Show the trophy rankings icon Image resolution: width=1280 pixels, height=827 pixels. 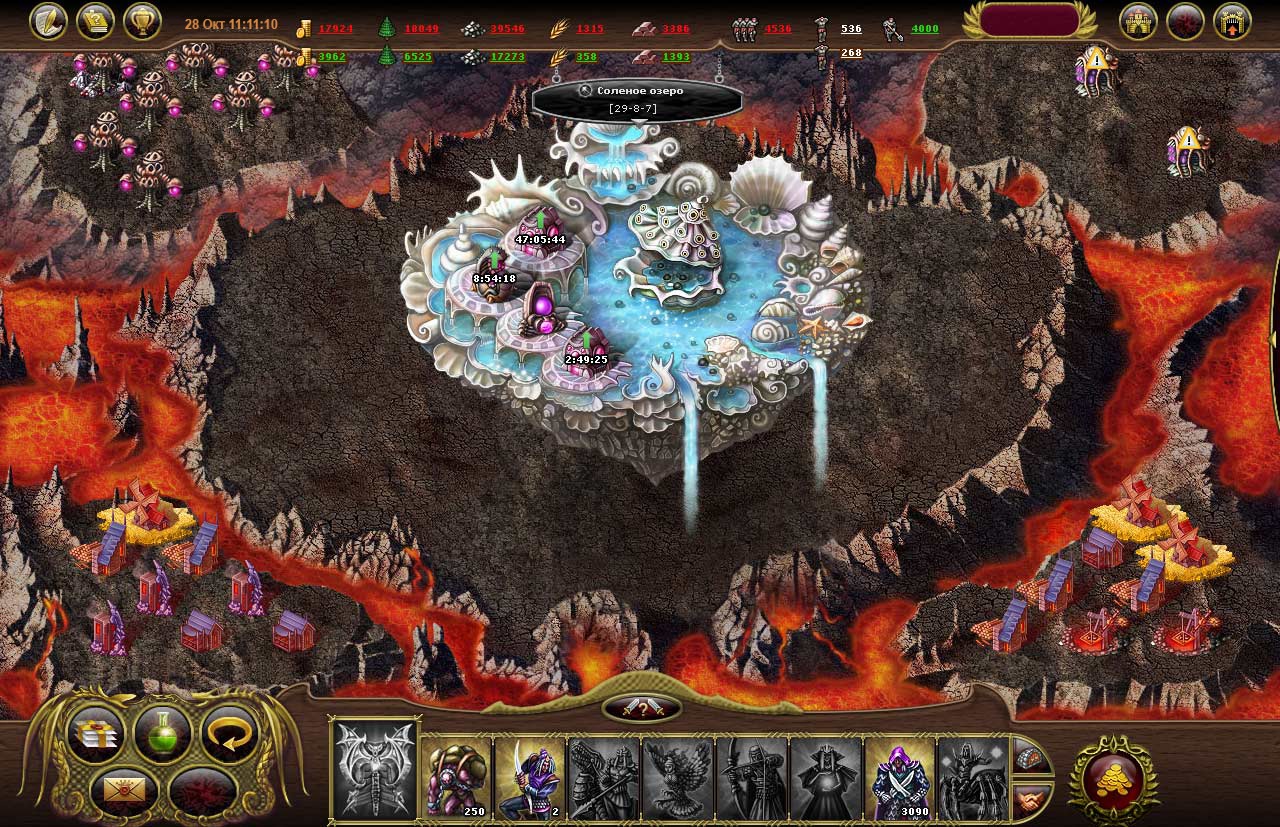coord(142,21)
